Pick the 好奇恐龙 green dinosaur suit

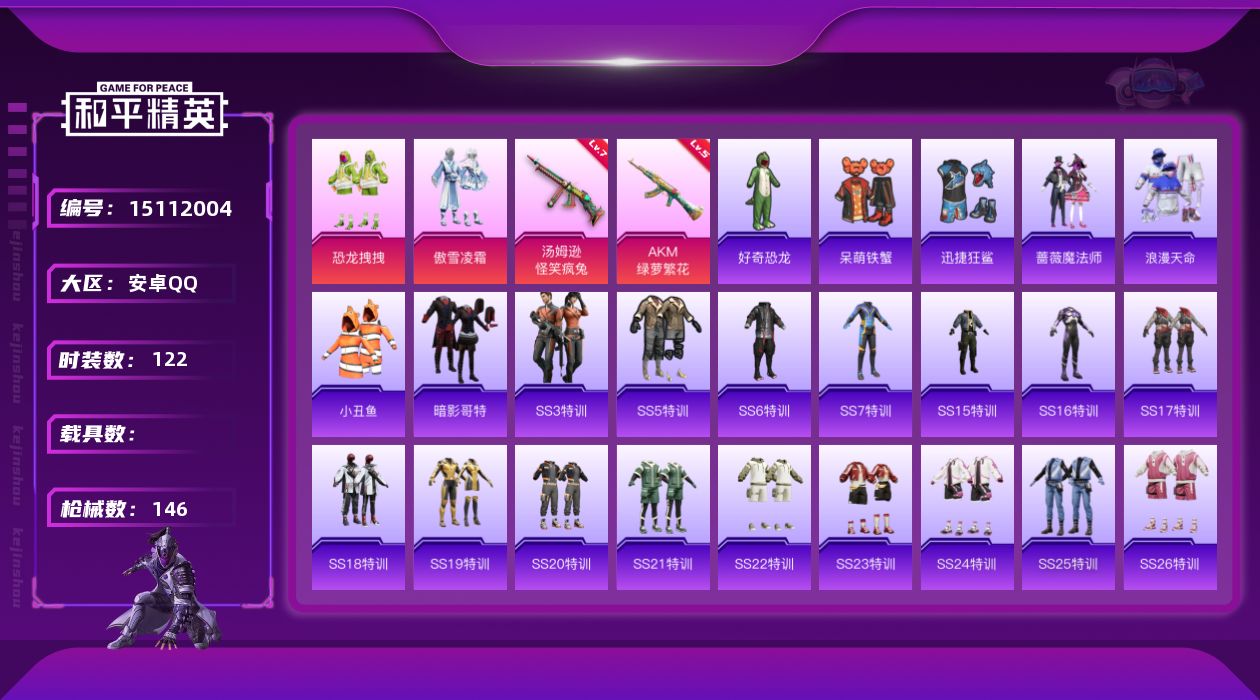click(x=764, y=211)
